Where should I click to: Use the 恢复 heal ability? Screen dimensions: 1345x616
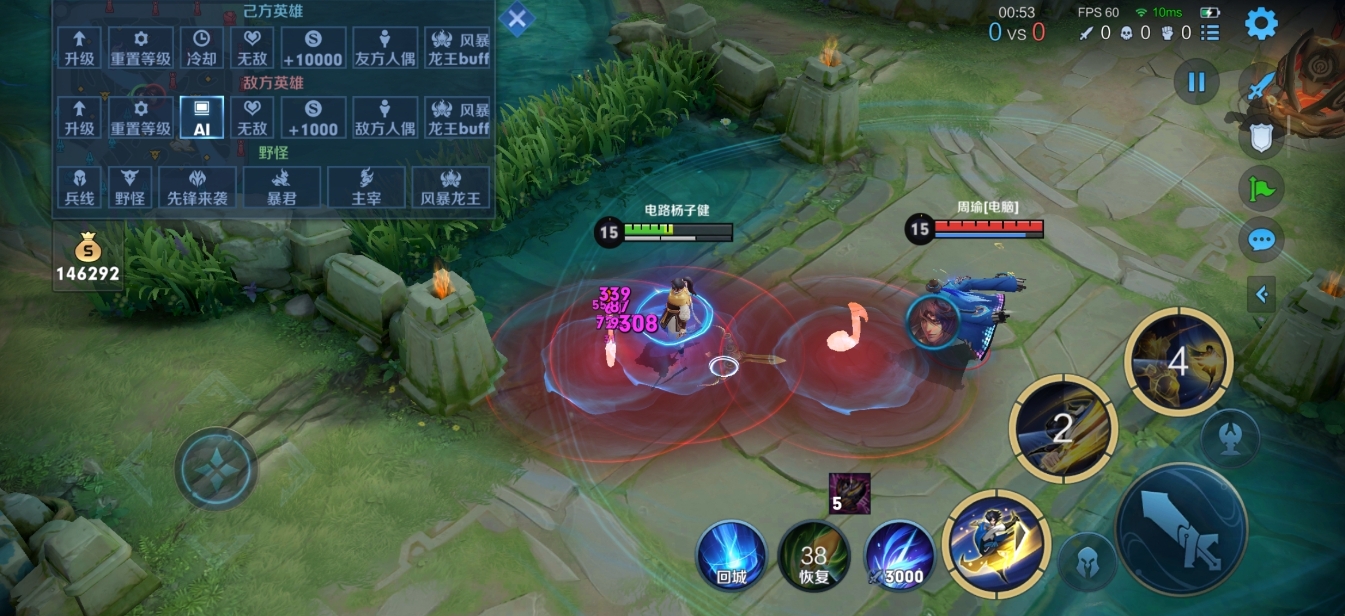pos(814,554)
